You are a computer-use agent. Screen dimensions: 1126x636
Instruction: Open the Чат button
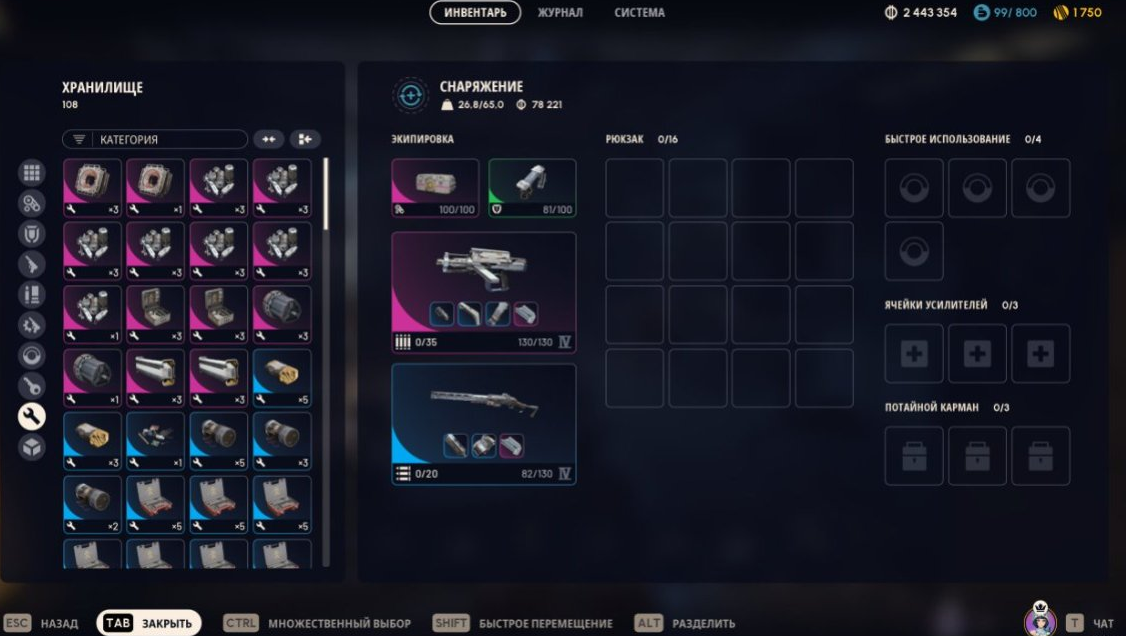pyautogui.click(x=1090, y=623)
